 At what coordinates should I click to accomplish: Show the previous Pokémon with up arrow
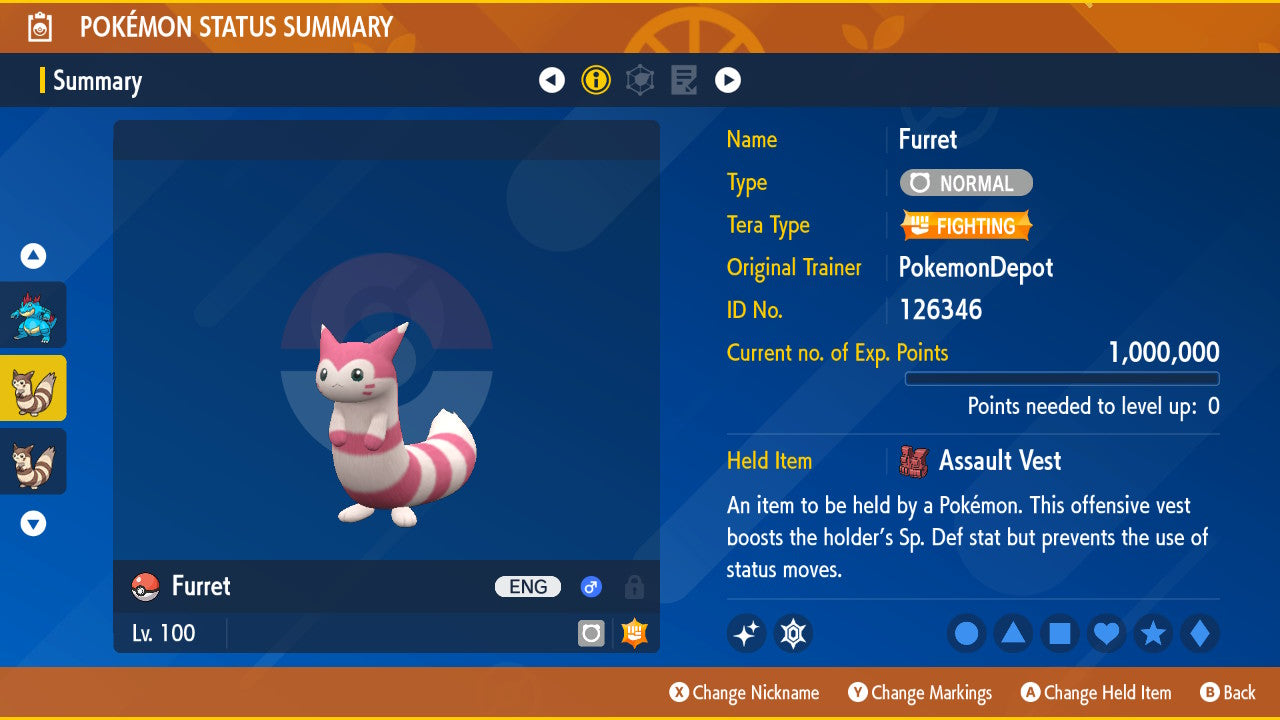point(33,257)
